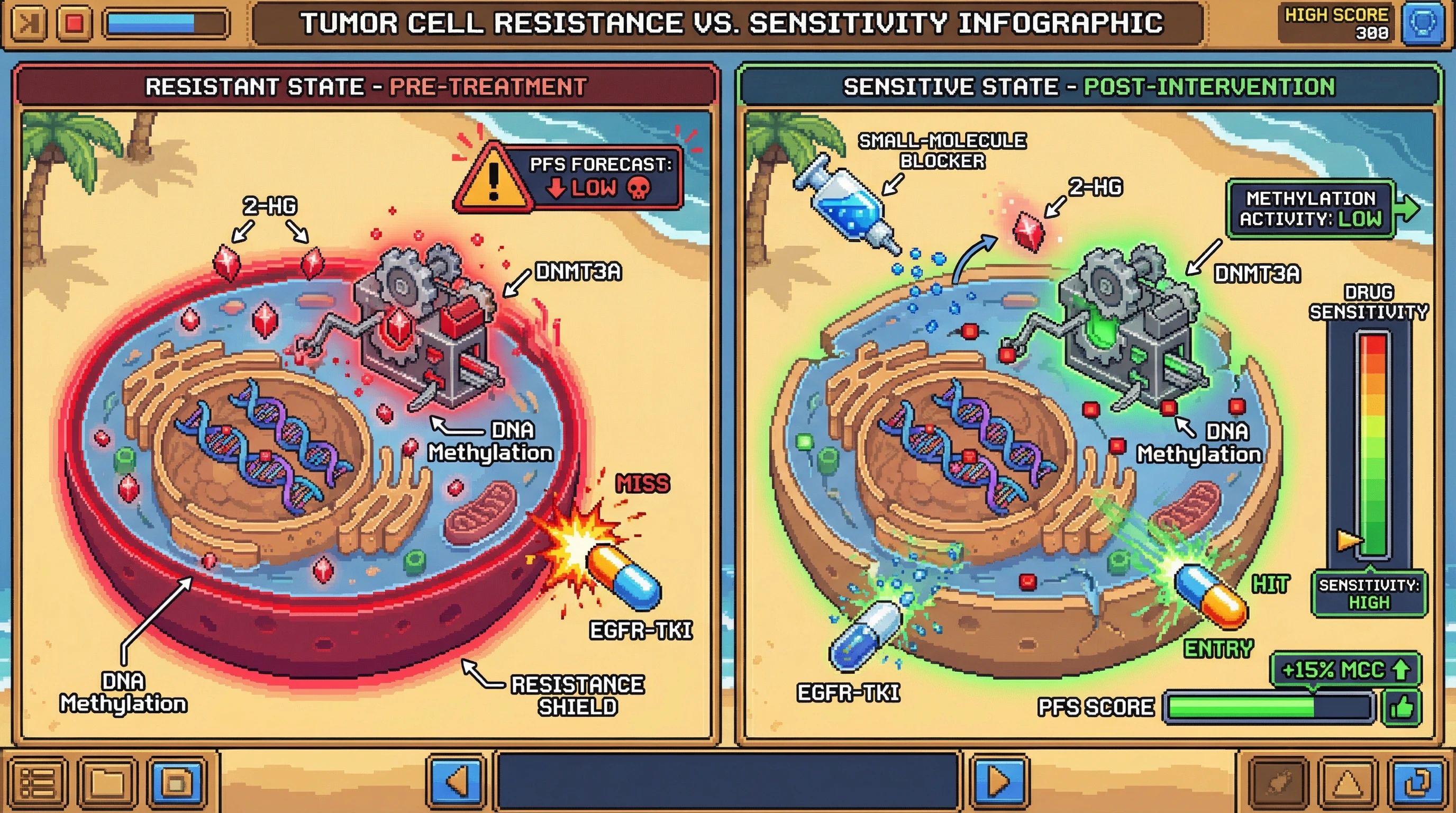Screen dimensions: 1456x813
Task: Select the blue save disk button
Action: click(176, 783)
